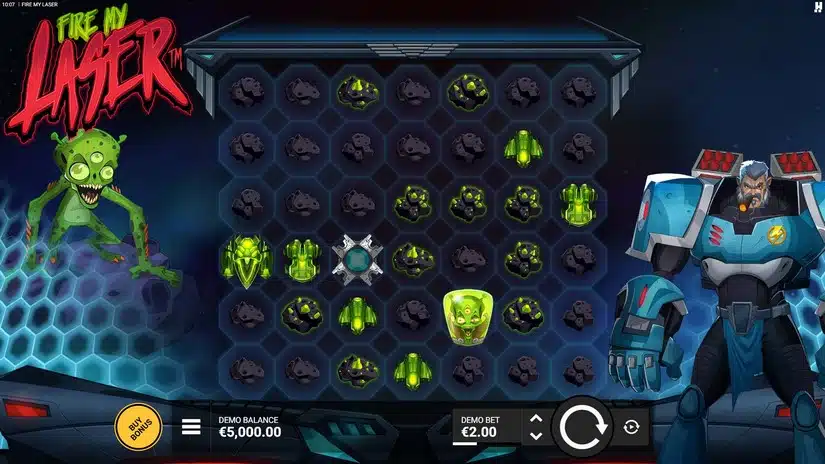The height and width of the screenshot is (464, 825).
Task: Open the hamburger menu
Action: (191, 428)
